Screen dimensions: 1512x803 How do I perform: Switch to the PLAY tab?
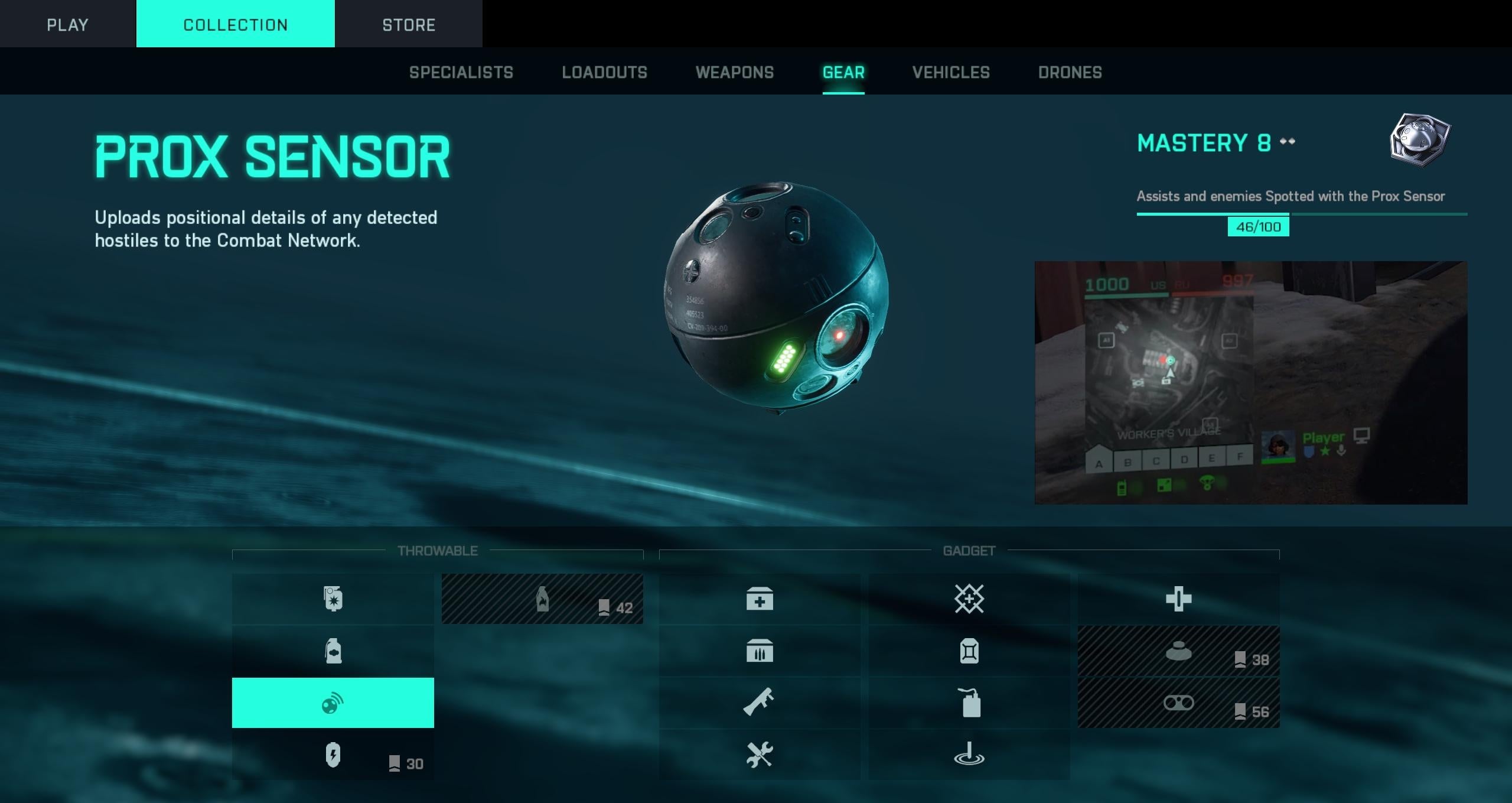(x=67, y=24)
